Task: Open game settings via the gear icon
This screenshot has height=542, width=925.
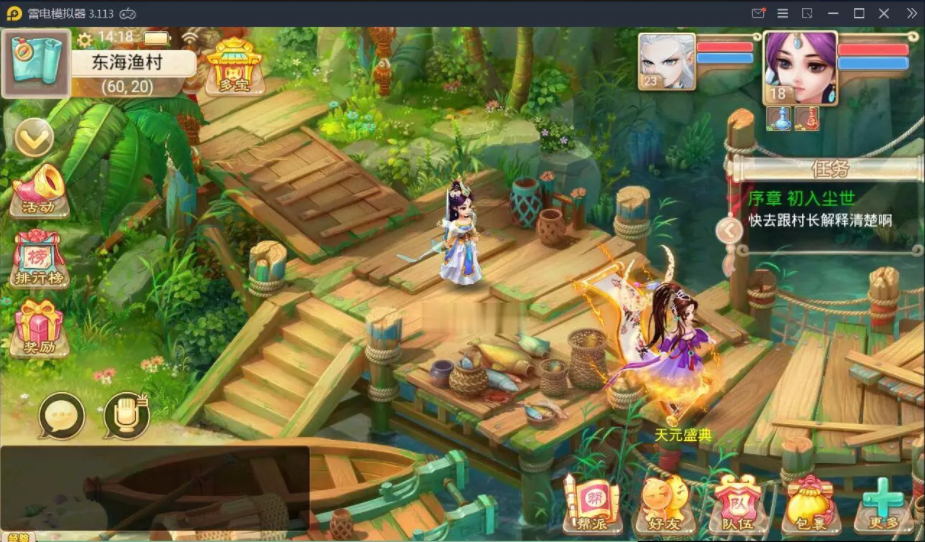Action: 85,39
